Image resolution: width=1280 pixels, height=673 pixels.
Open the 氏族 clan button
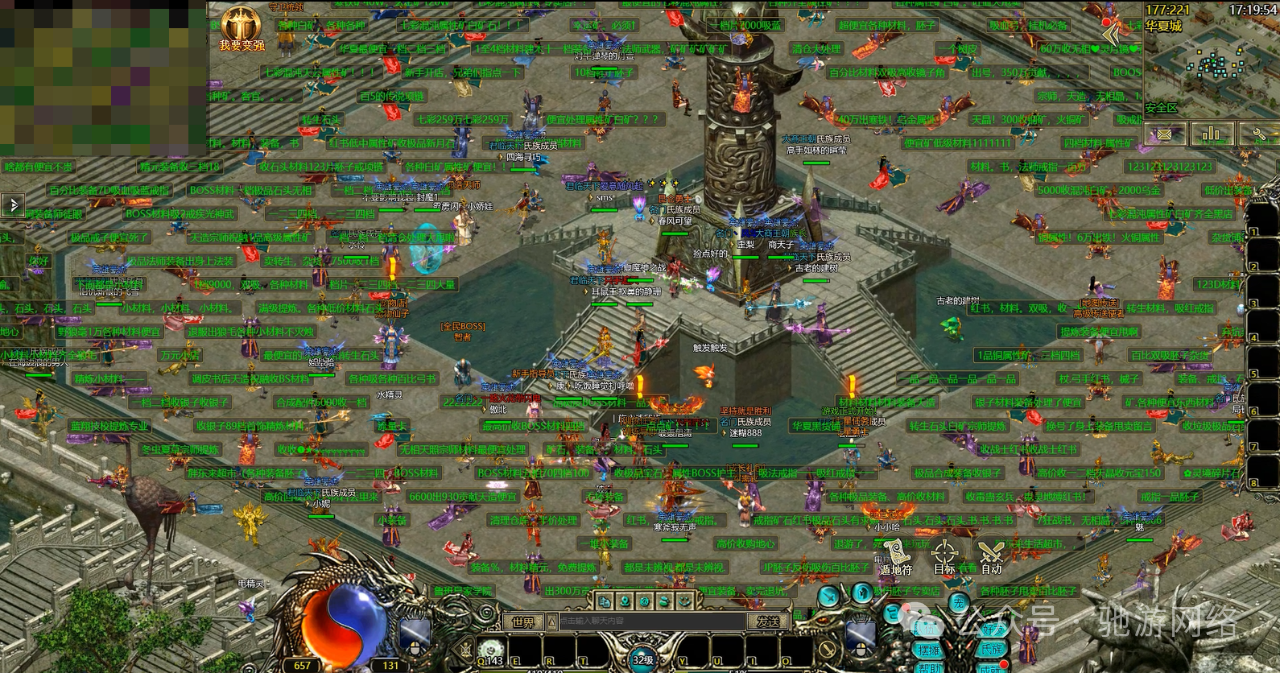(993, 649)
